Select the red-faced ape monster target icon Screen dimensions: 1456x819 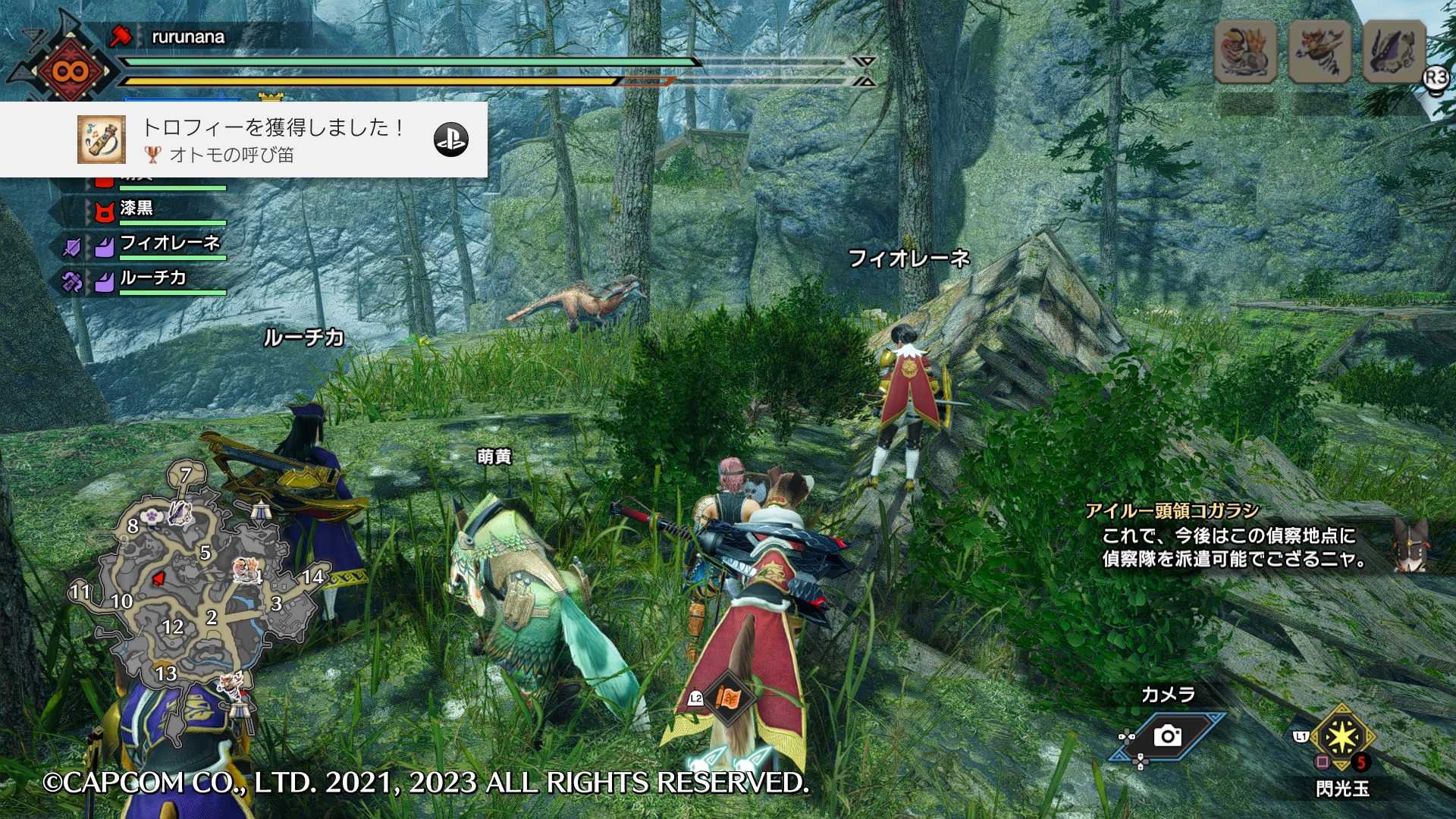(x=1245, y=51)
